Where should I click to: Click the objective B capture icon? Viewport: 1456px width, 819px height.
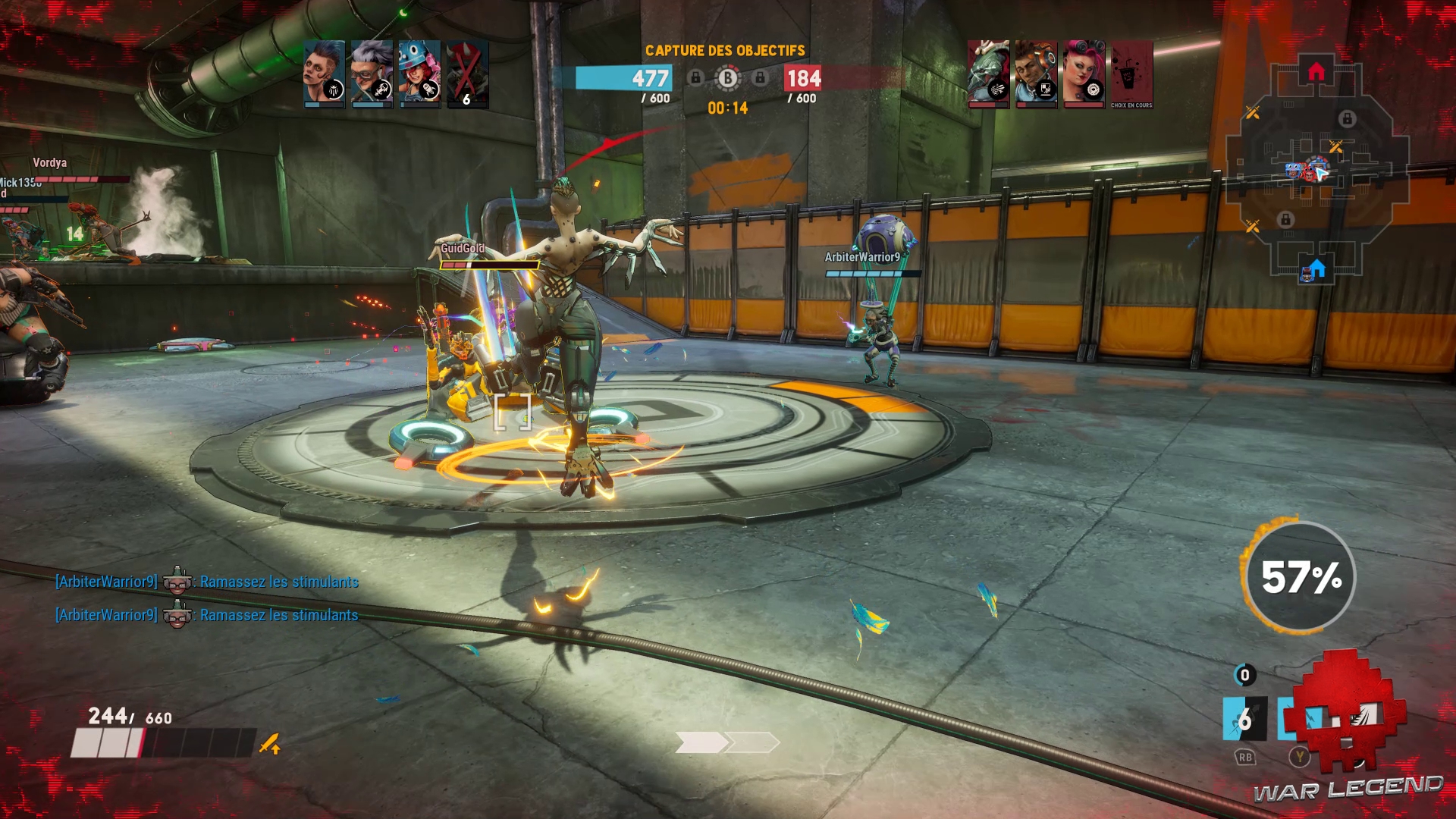coord(728,77)
